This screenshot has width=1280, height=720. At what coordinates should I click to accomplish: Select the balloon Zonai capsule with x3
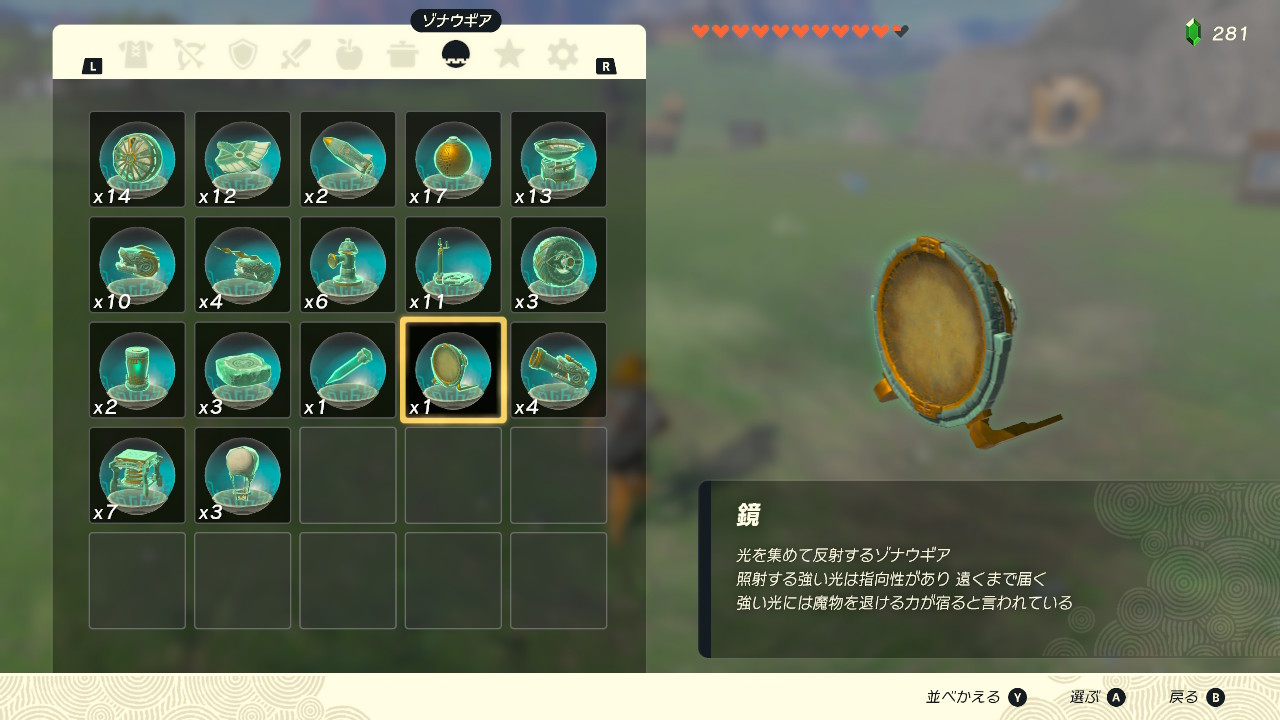[x=242, y=474]
